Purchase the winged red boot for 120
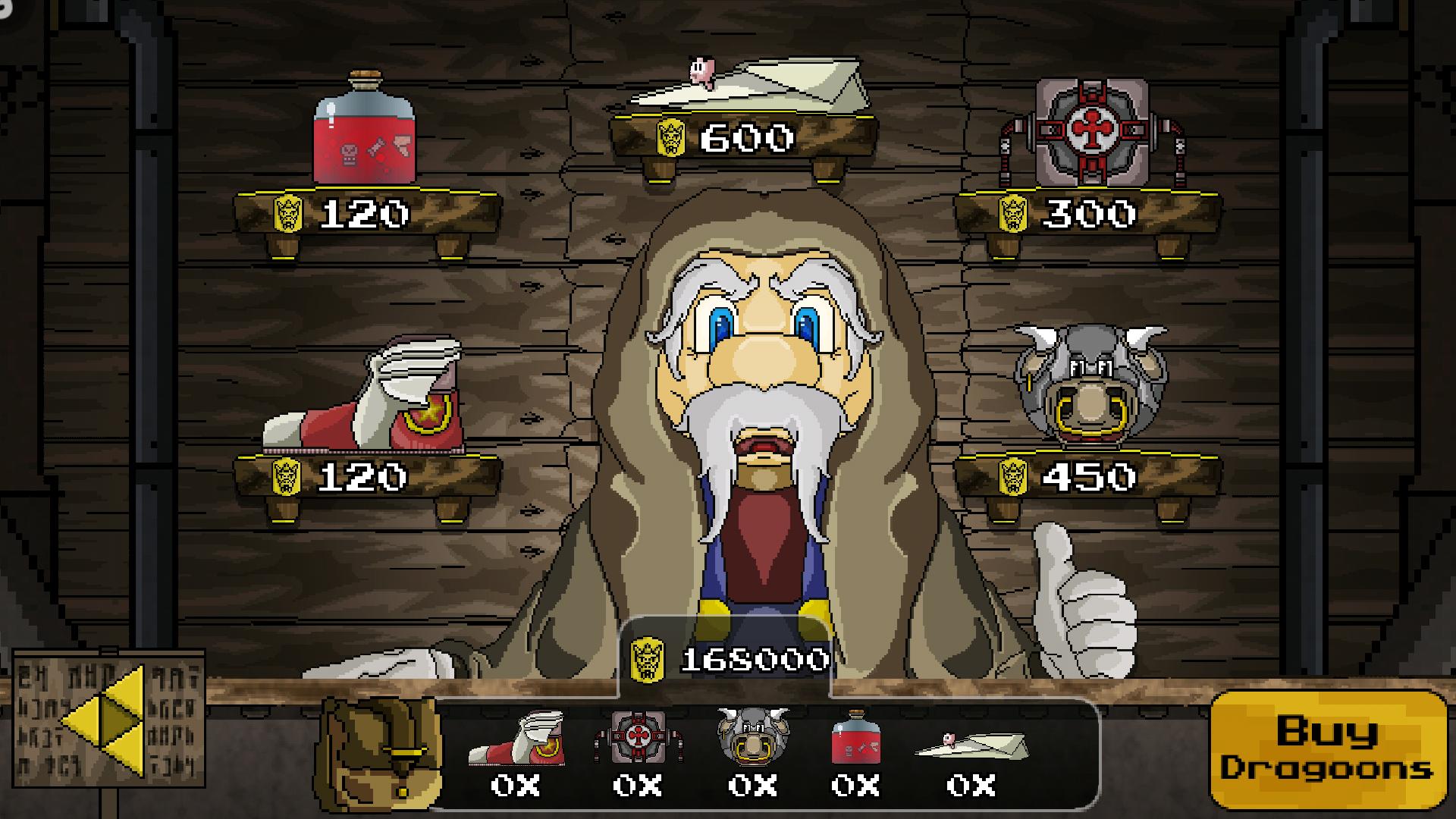Viewport: 1456px width, 819px height. (x=365, y=398)
